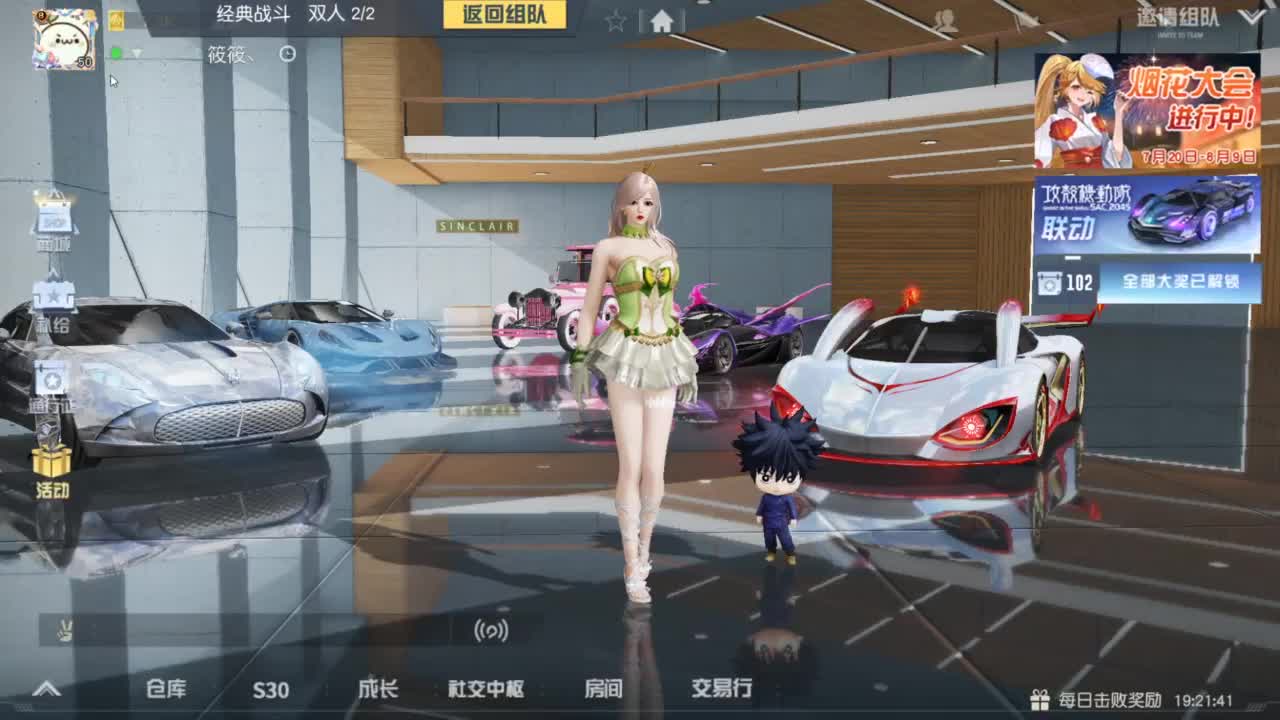Open the dropdown arrow below the green status dot

click(137, 54)
